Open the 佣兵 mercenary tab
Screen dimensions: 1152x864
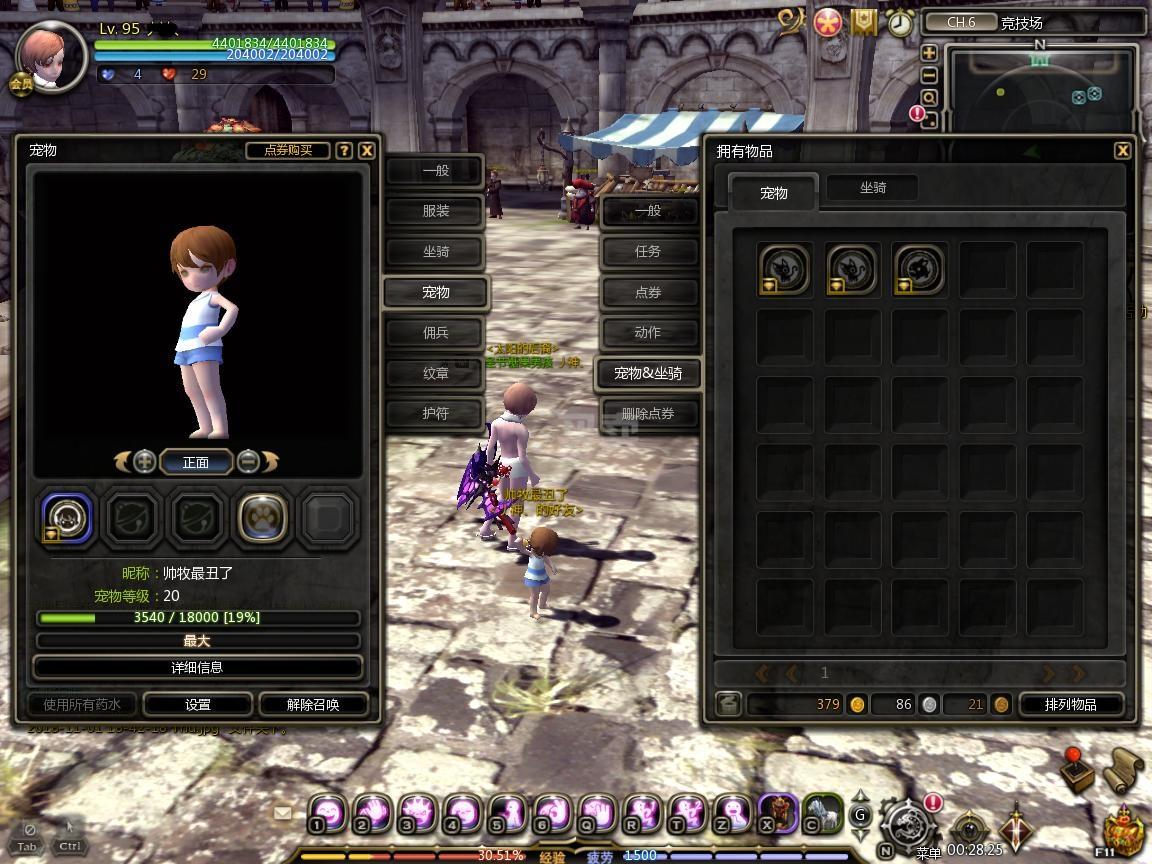pyautogui.click(x=435, y=333)
